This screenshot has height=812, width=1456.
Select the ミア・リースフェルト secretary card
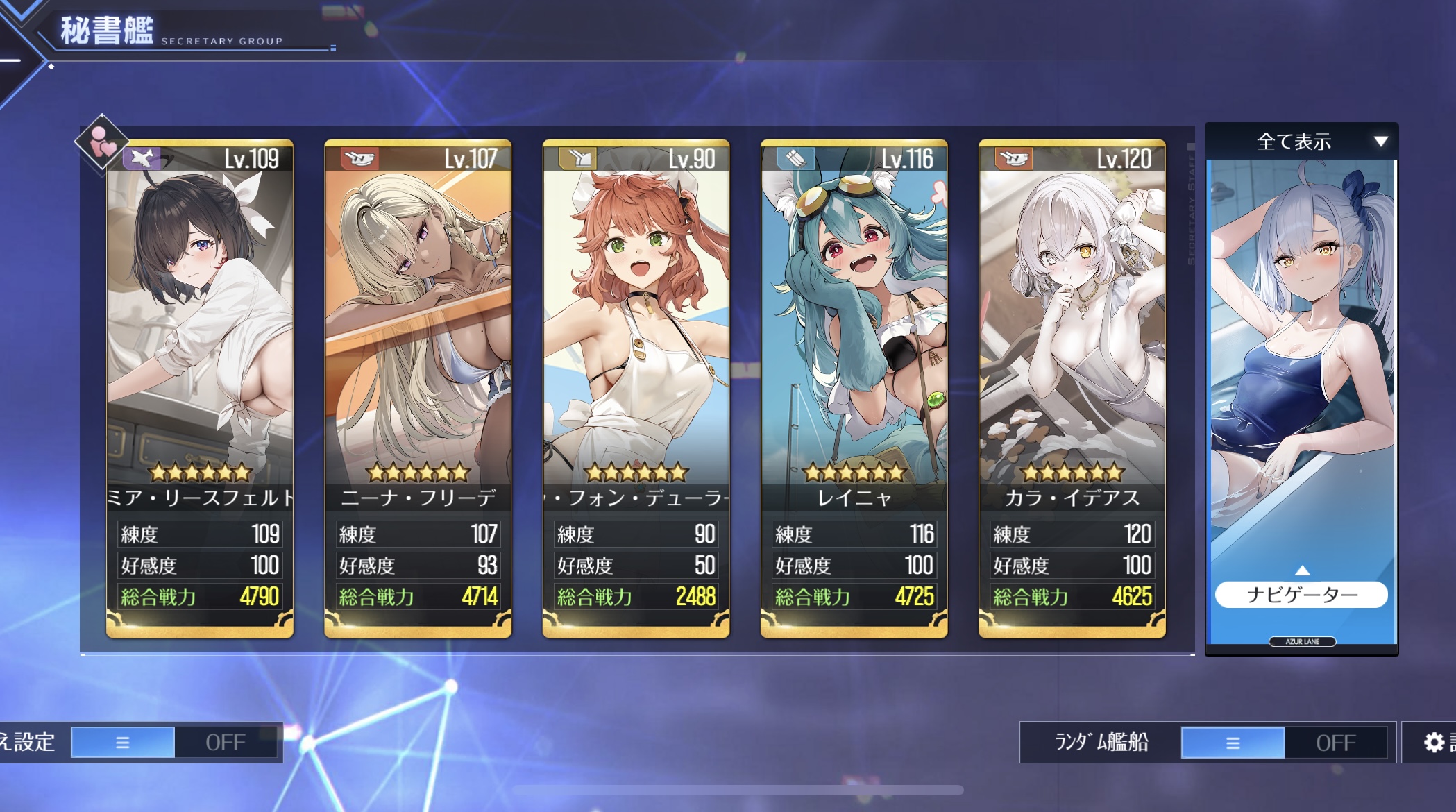click(x=200, y=333)
